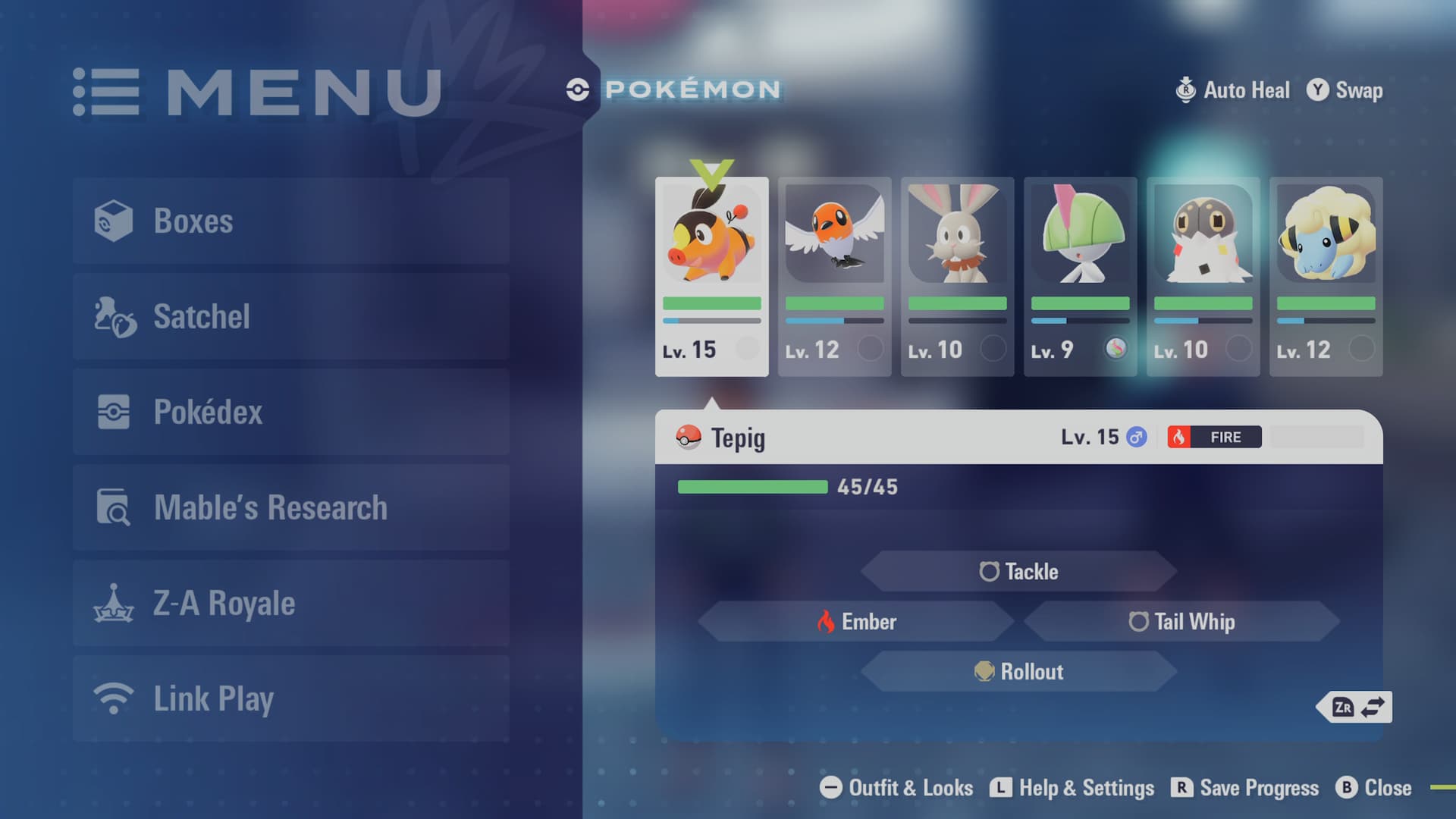Choose the Ember move

856,622
